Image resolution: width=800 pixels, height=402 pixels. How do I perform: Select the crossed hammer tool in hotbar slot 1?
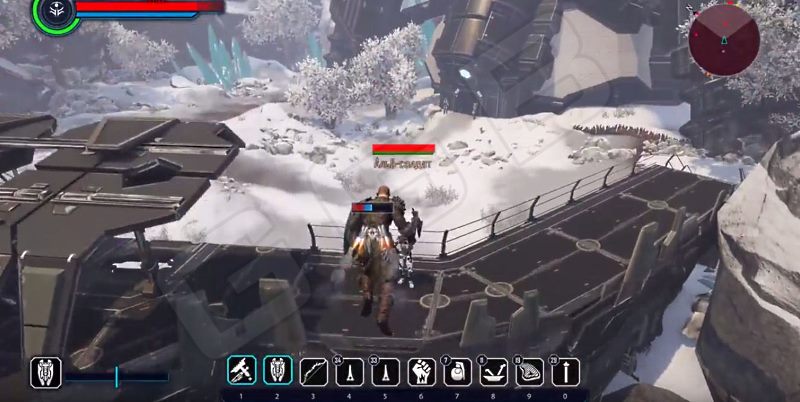242,371
